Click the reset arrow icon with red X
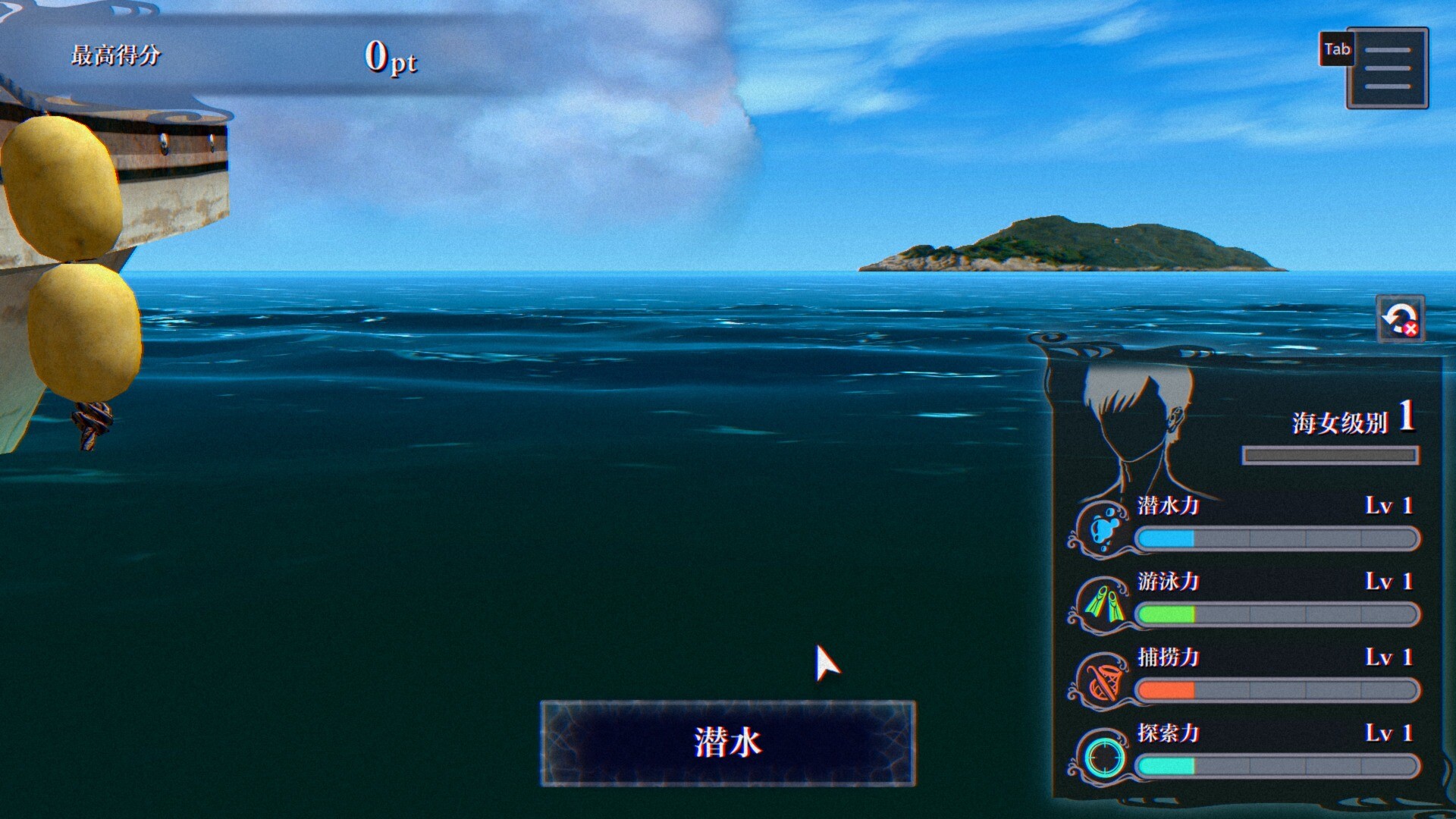Viewport: 1456px width, 819px height. pyautogui.click(x=1400, y=318)
